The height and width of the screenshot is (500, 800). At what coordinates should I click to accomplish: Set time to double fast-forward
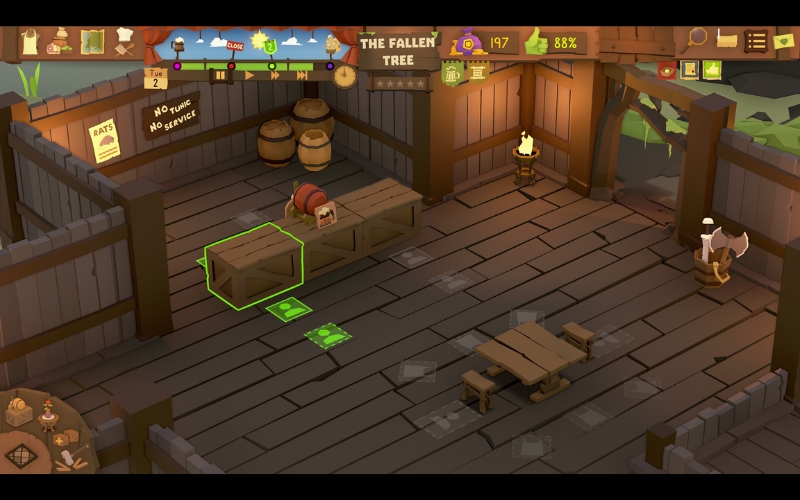(275, 75)
